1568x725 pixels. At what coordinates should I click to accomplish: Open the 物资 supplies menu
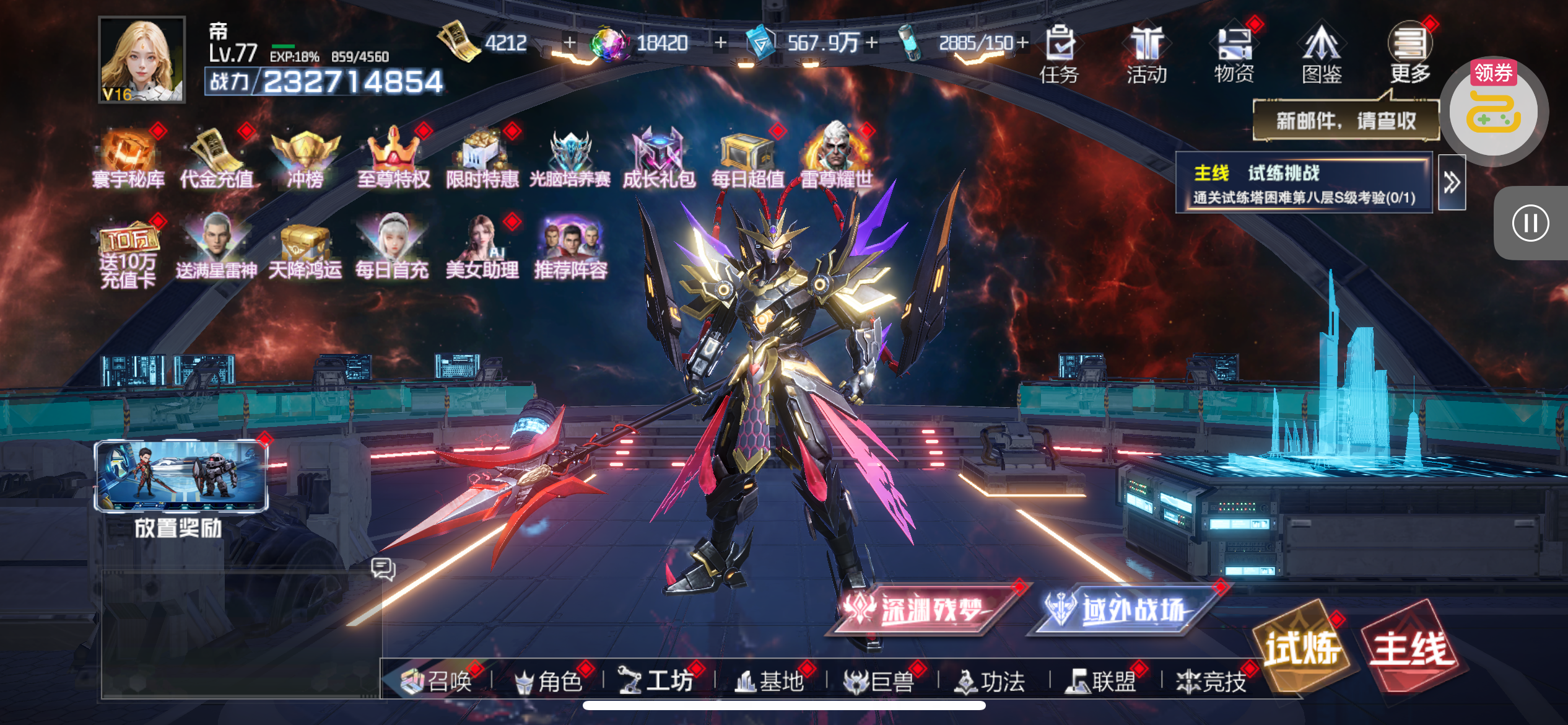[1234, 55]
